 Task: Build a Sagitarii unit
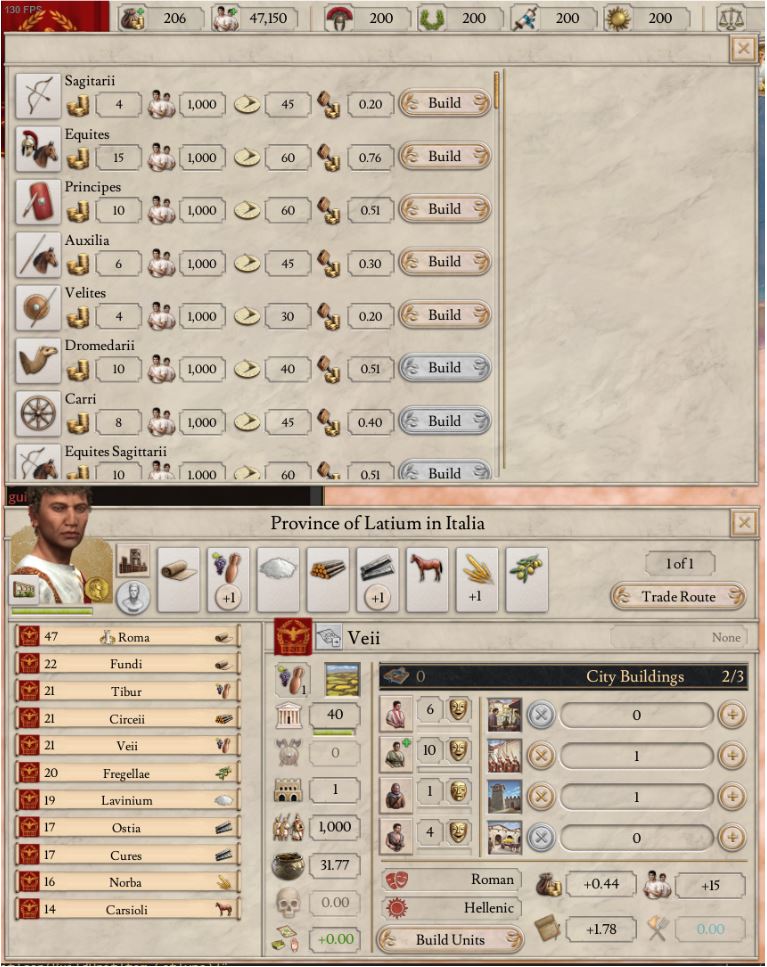pos(444,103)
